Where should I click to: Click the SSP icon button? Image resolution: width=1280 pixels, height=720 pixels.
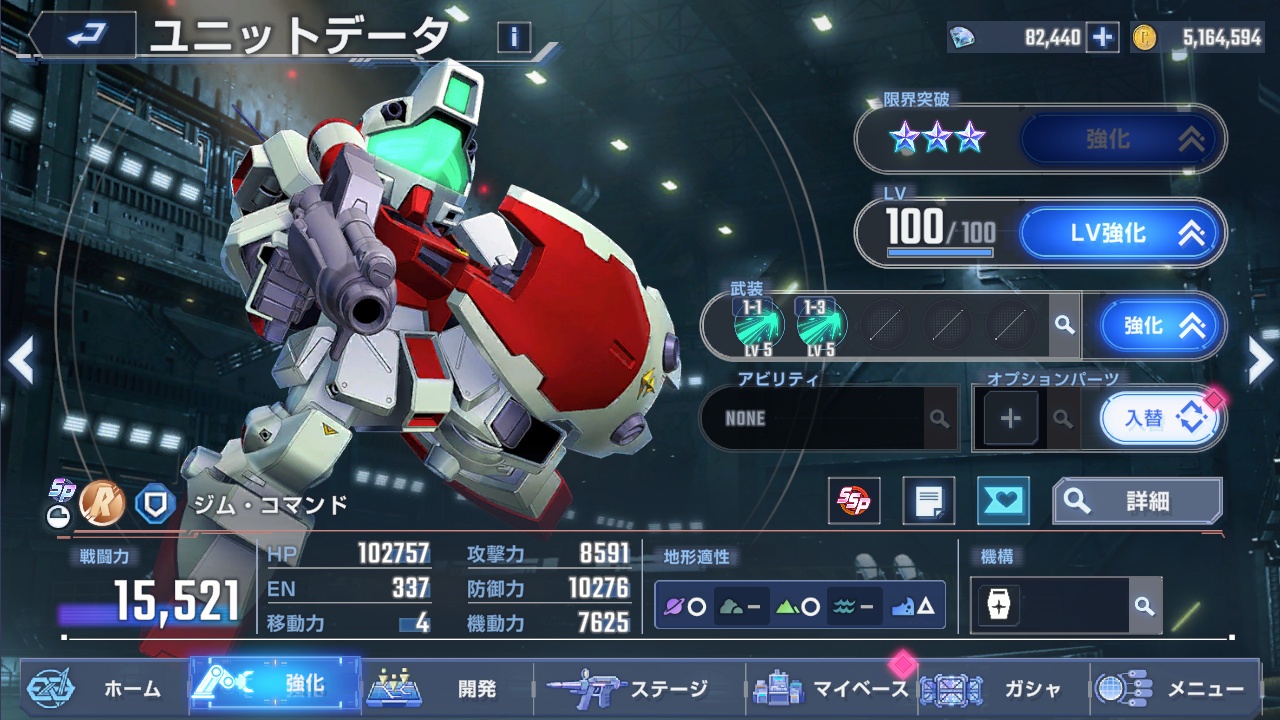[x=854, y=501]
